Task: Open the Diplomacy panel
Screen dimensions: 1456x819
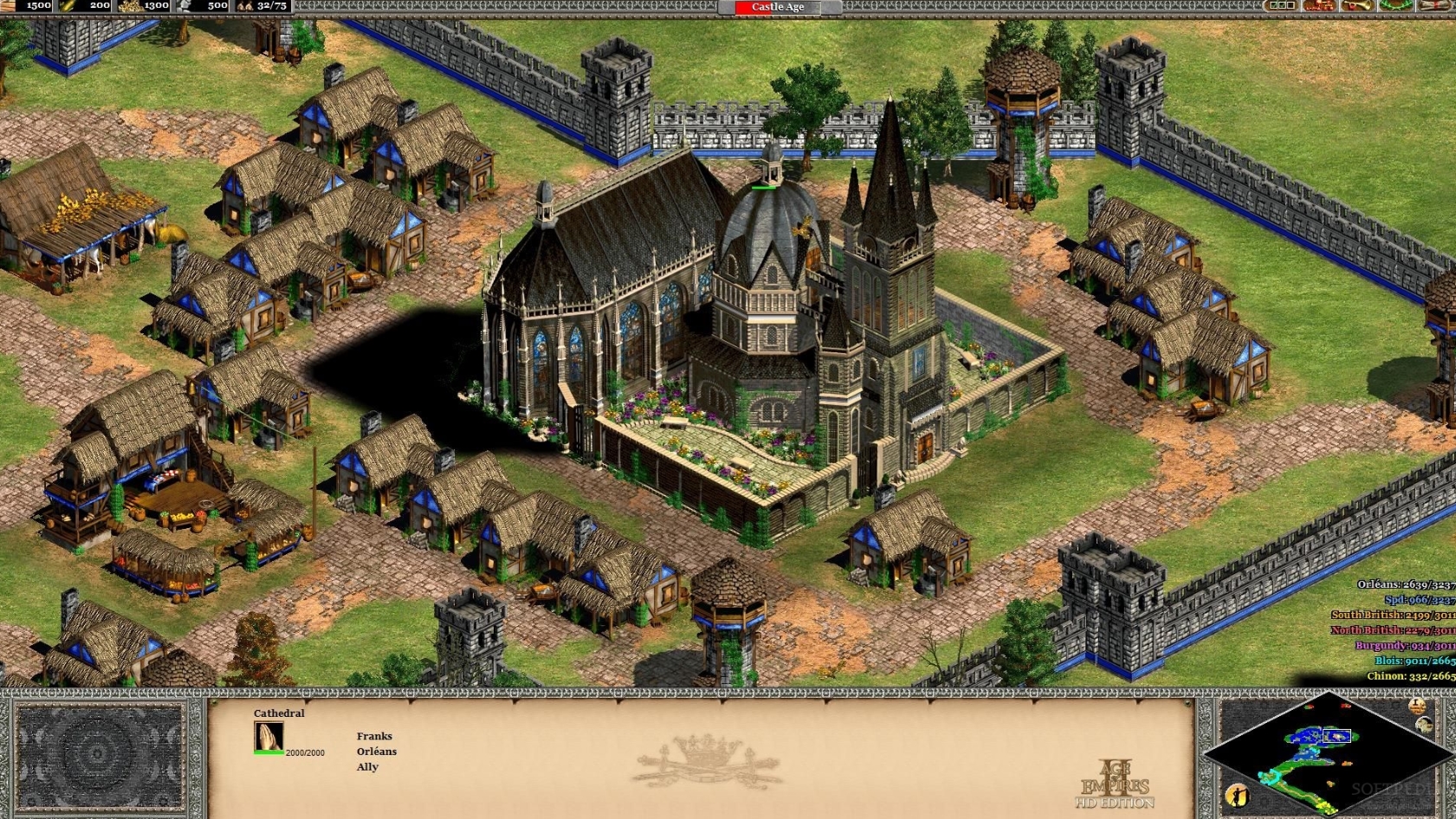Action: click(1281, 6)
